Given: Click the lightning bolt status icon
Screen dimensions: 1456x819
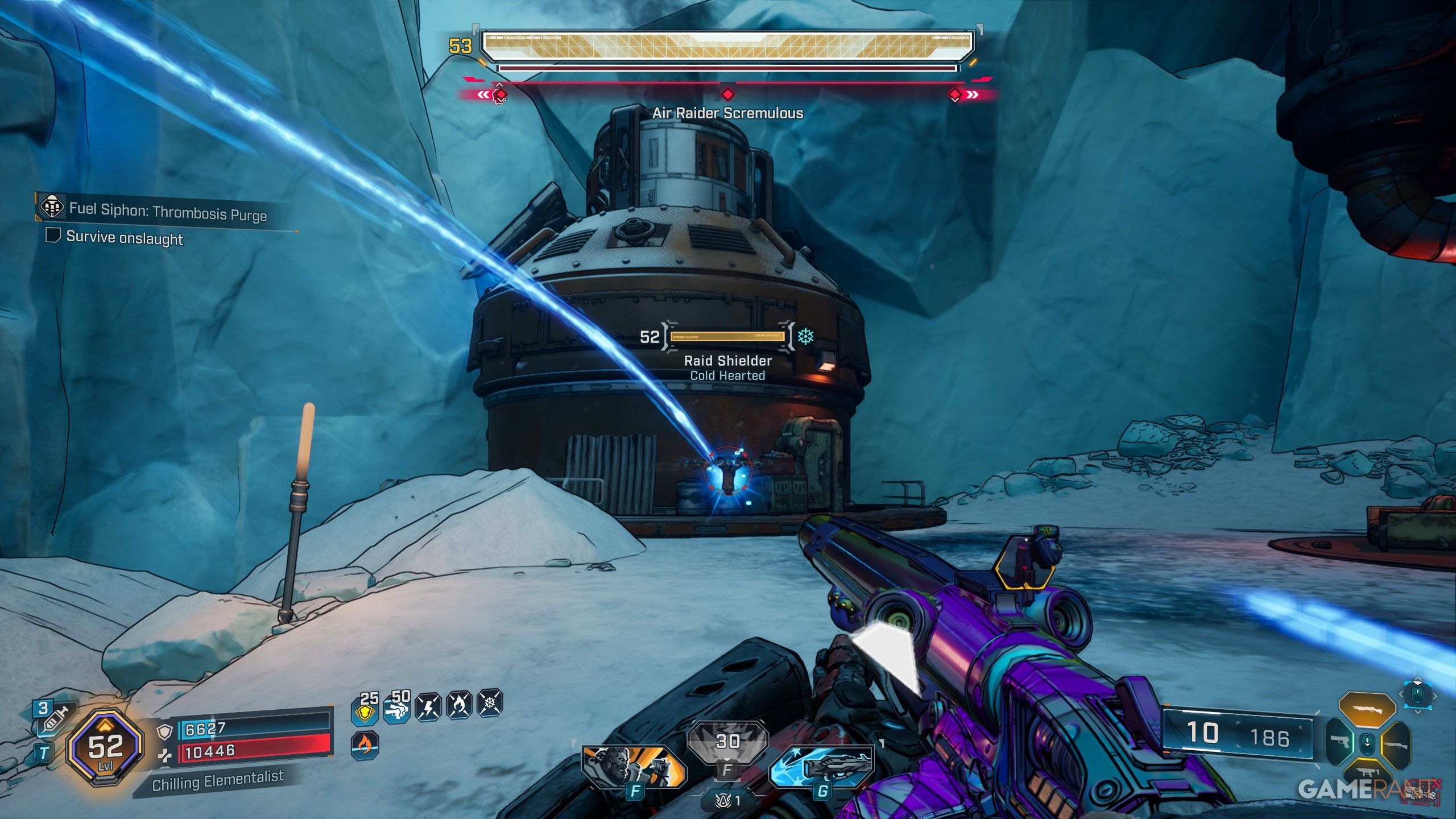Looking at the screenshot, I should (x=428, y=707).
